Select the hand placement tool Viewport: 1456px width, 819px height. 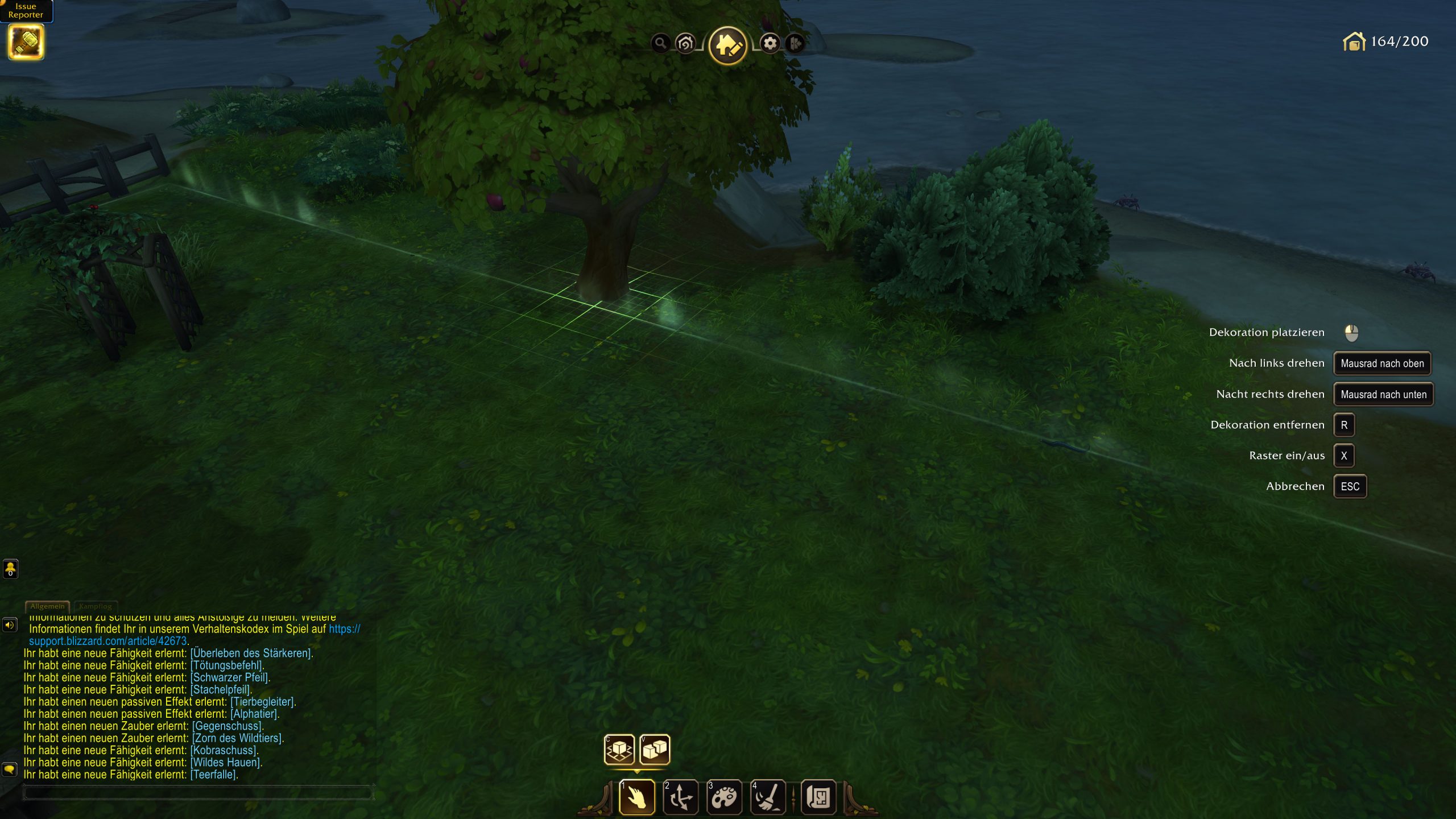click(x=637, y=797)
